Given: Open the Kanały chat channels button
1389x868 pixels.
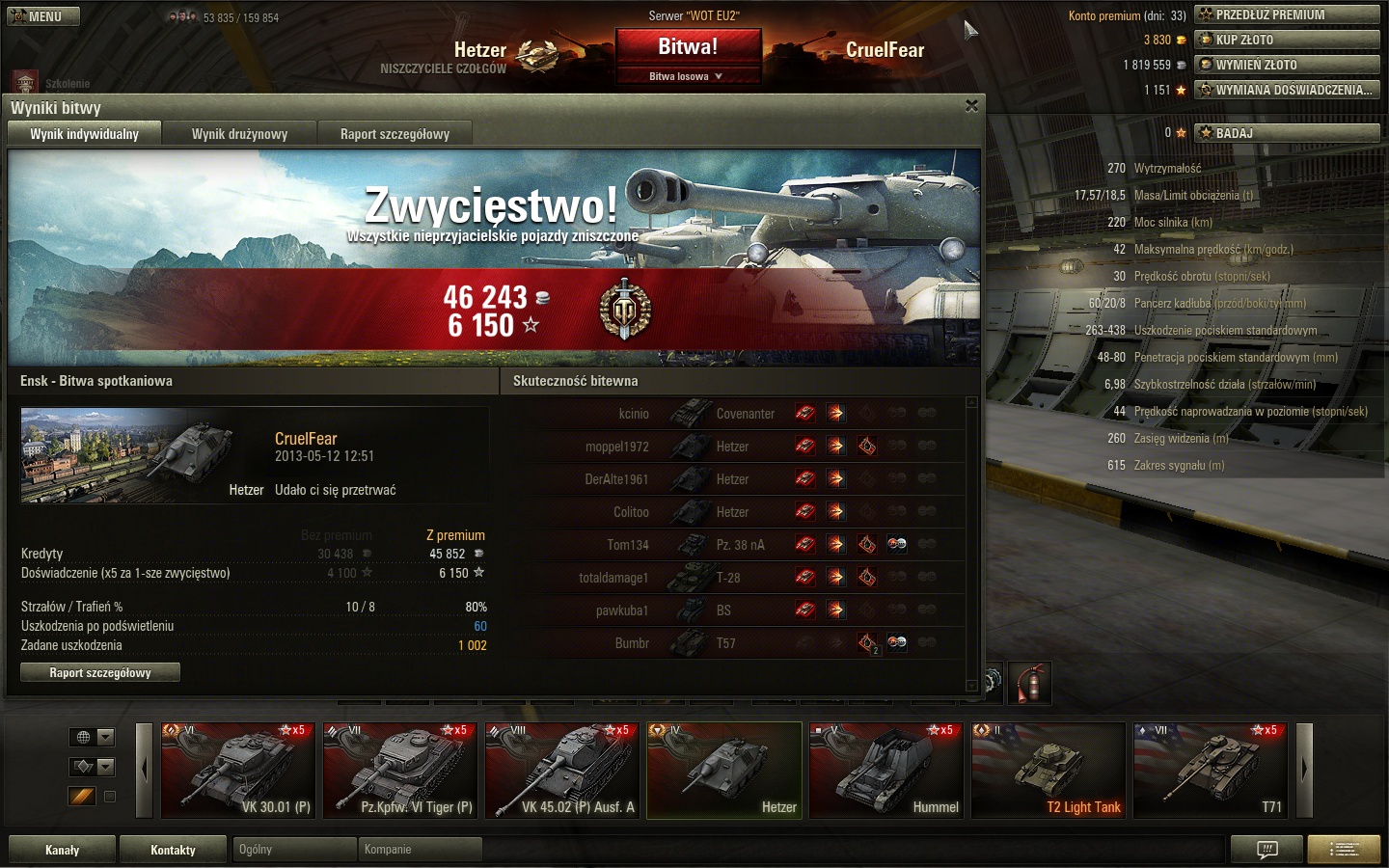Looking at the screenshot, I should tap(63, 850).
